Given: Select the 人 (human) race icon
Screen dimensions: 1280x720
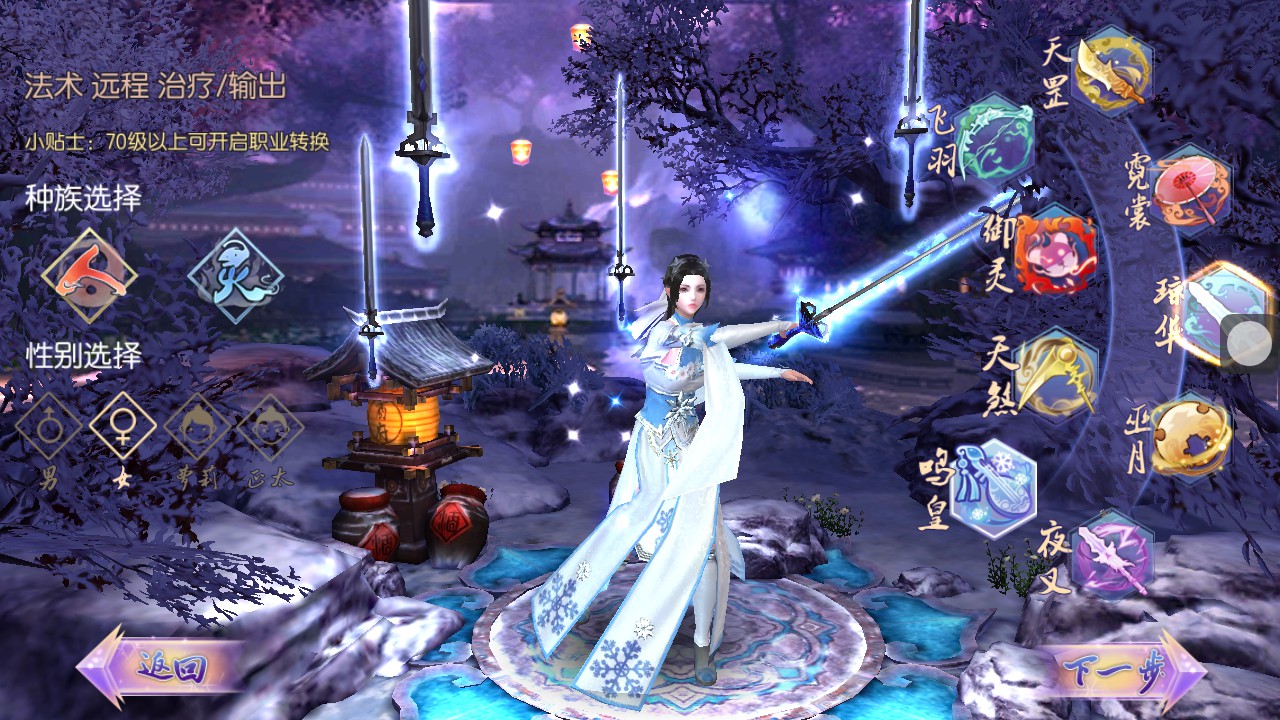Looking at the screenshot, I should (x=89, y=275).
